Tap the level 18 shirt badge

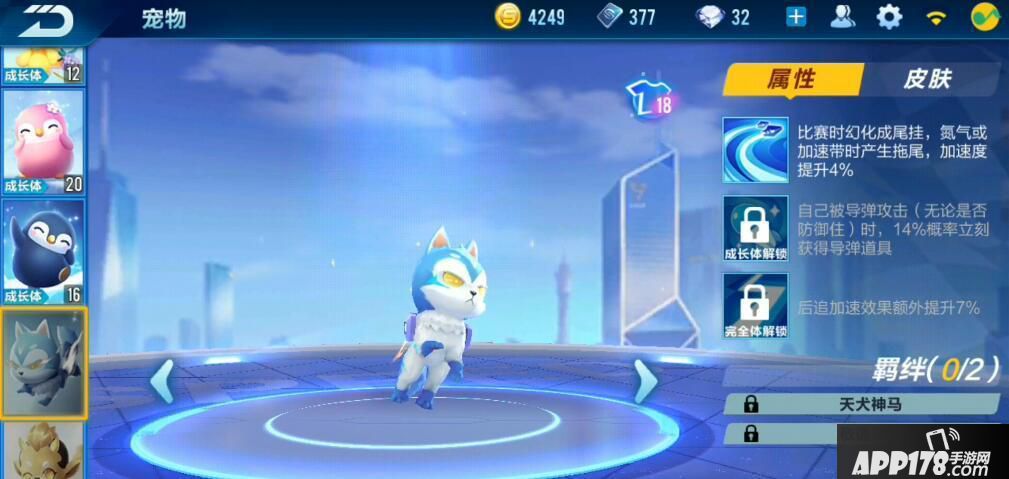pos(648,101)
